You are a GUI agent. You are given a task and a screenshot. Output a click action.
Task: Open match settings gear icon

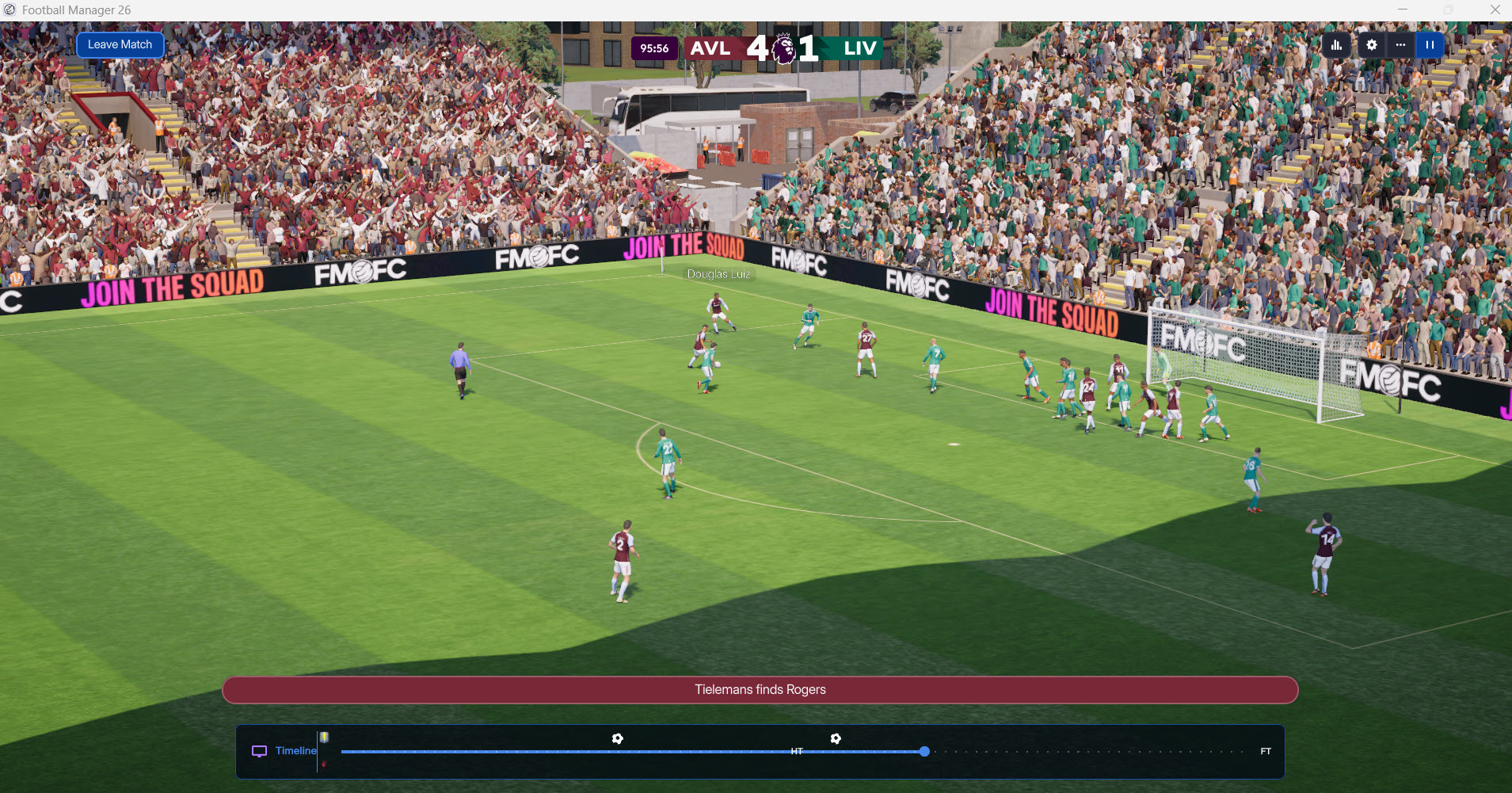pos(1372,45)
